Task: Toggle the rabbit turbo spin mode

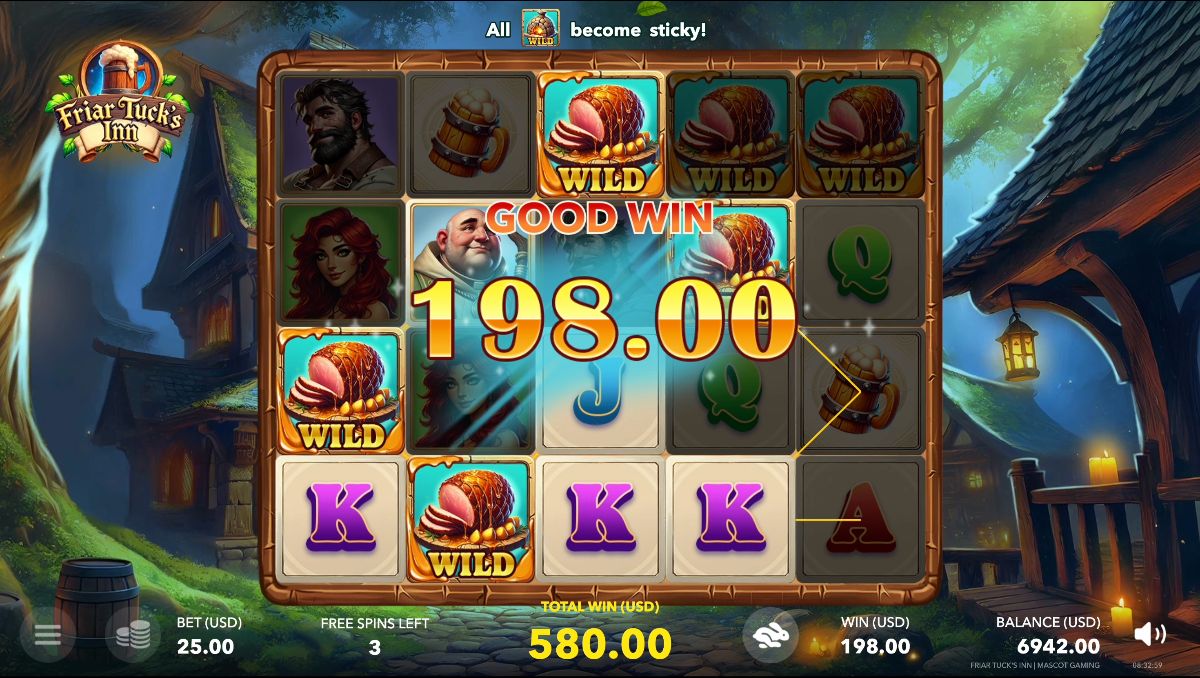Action: 771,634
